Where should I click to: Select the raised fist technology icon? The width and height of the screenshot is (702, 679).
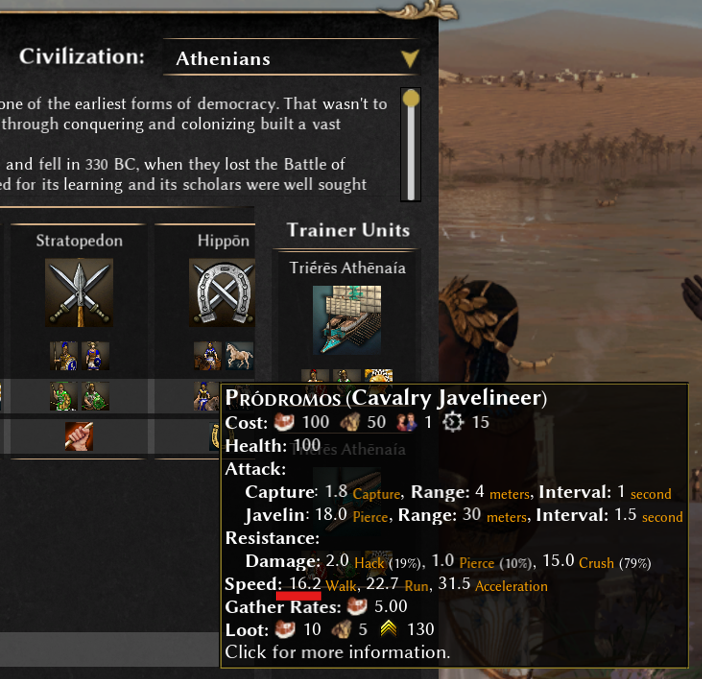point(79,436)
